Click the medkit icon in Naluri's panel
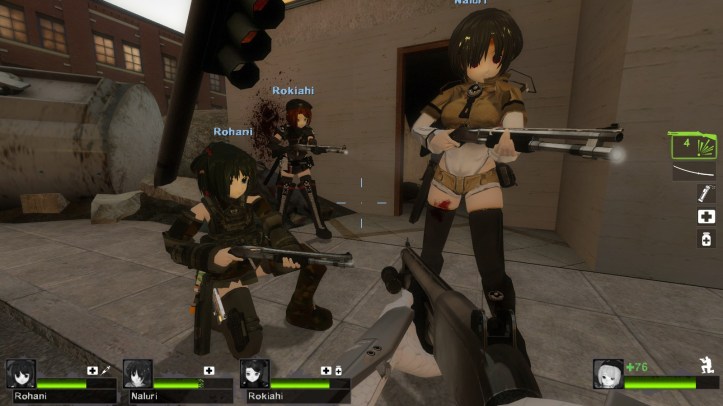The image size is (723, 406). click(209, 371)
